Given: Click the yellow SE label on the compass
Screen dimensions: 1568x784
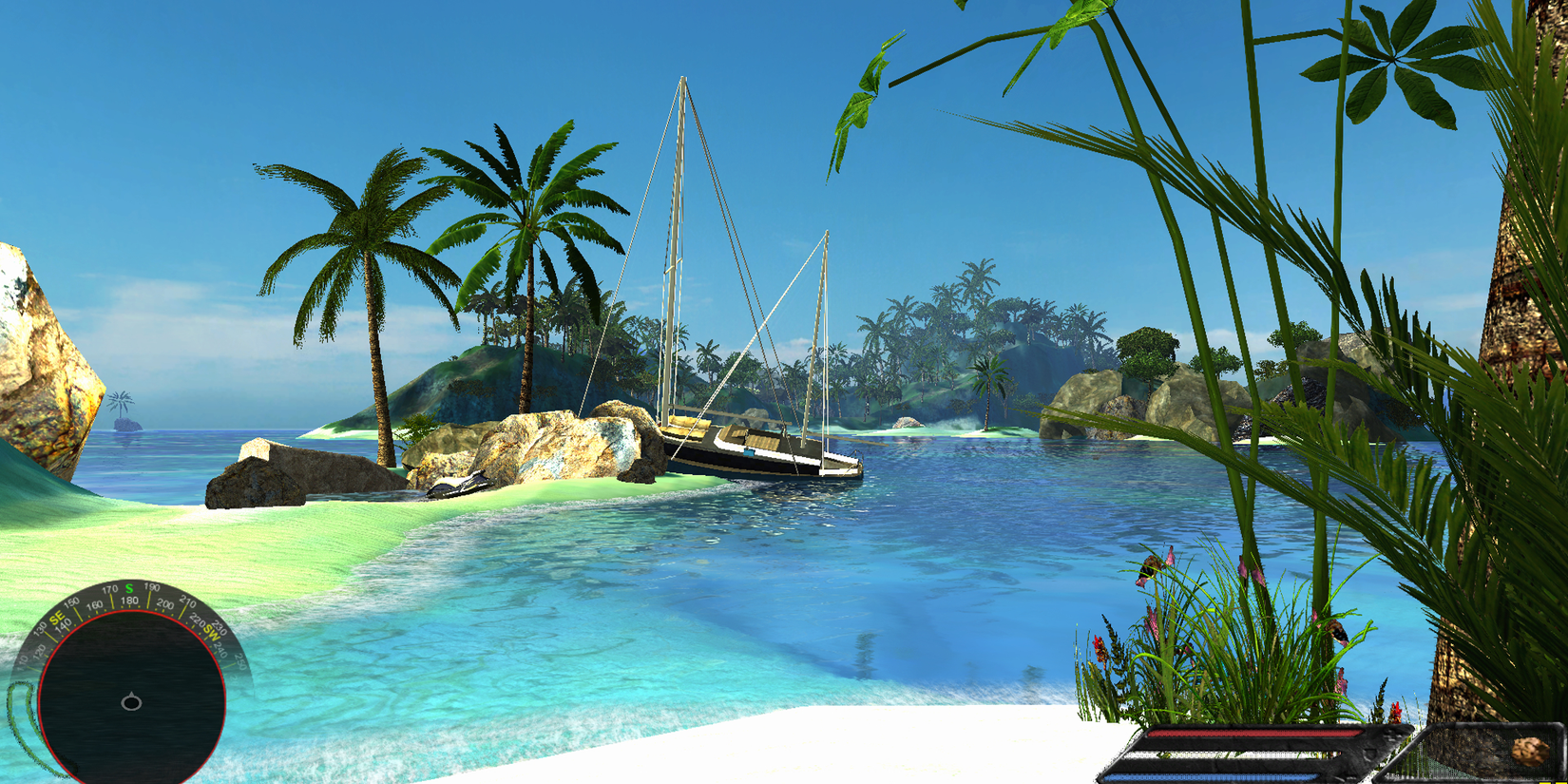Looking at the screenshot, I should click(x=56, y=618).
